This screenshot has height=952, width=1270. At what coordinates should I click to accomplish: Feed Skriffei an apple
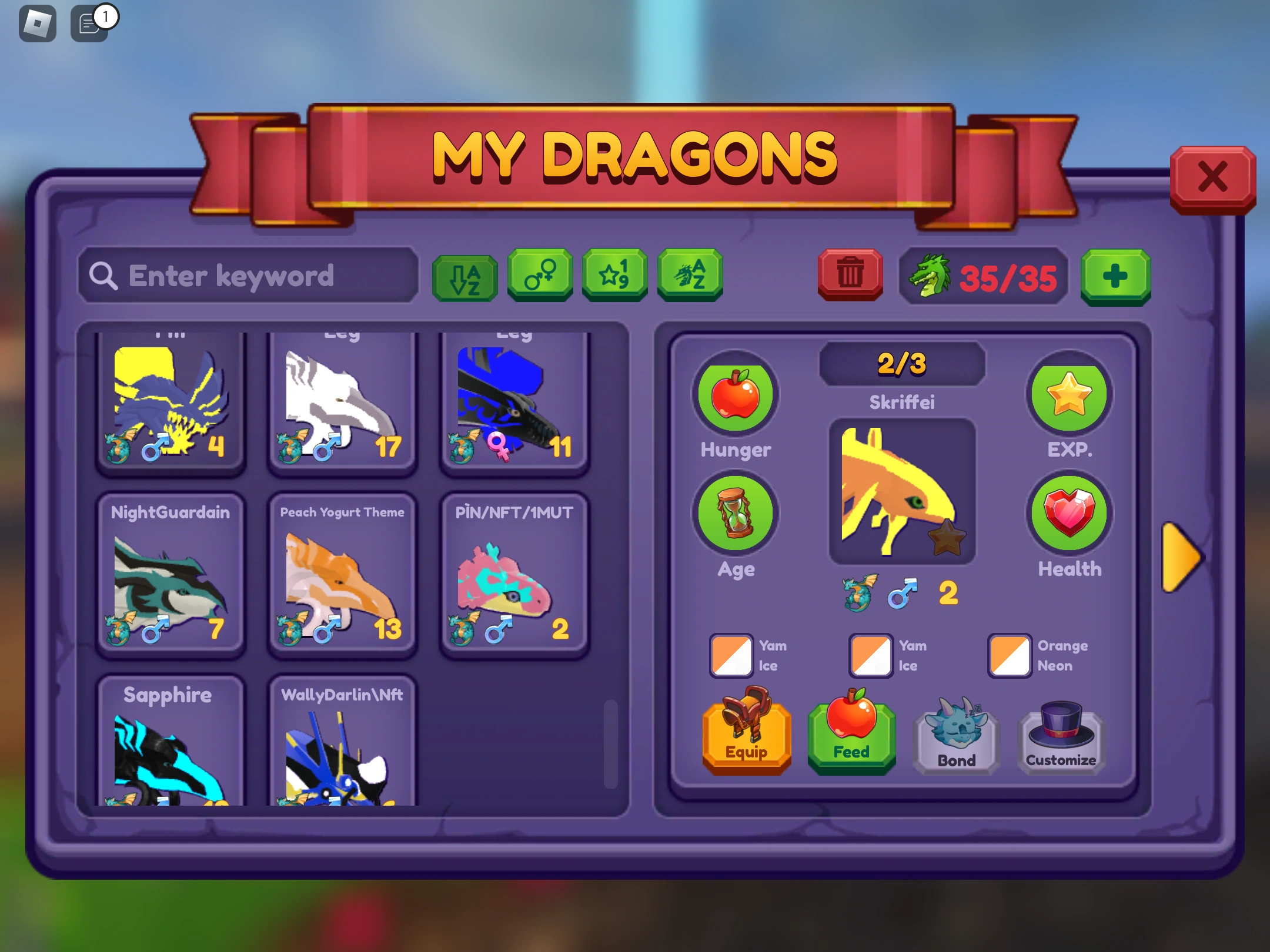[851, 738]
